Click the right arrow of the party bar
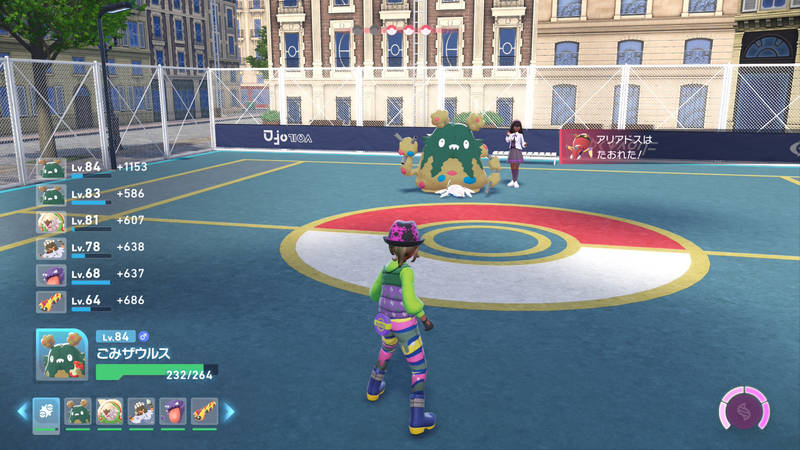 (229, 410)
